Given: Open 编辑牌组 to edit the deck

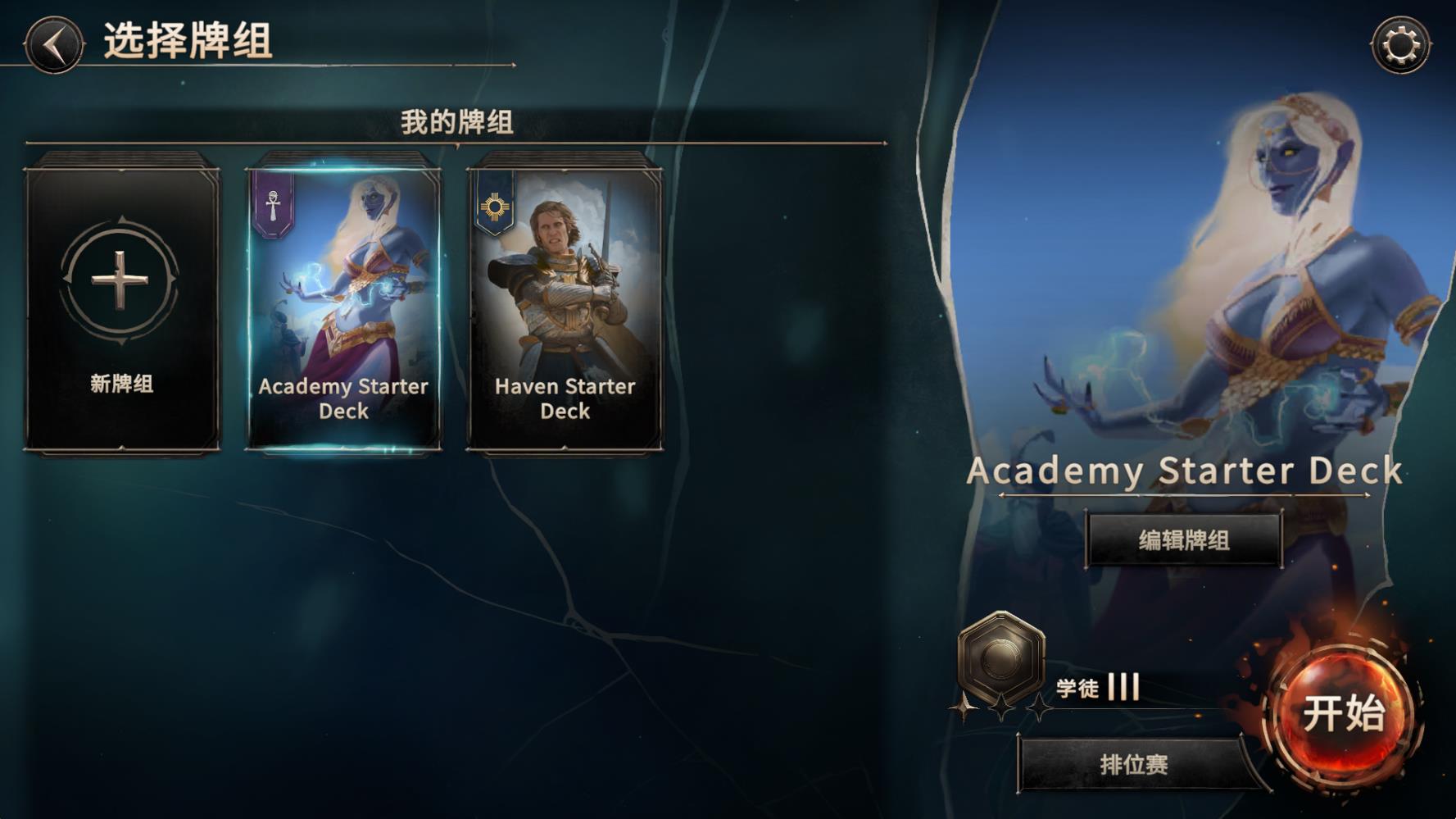Looking at the screenshot, I should pos(1182,543).
